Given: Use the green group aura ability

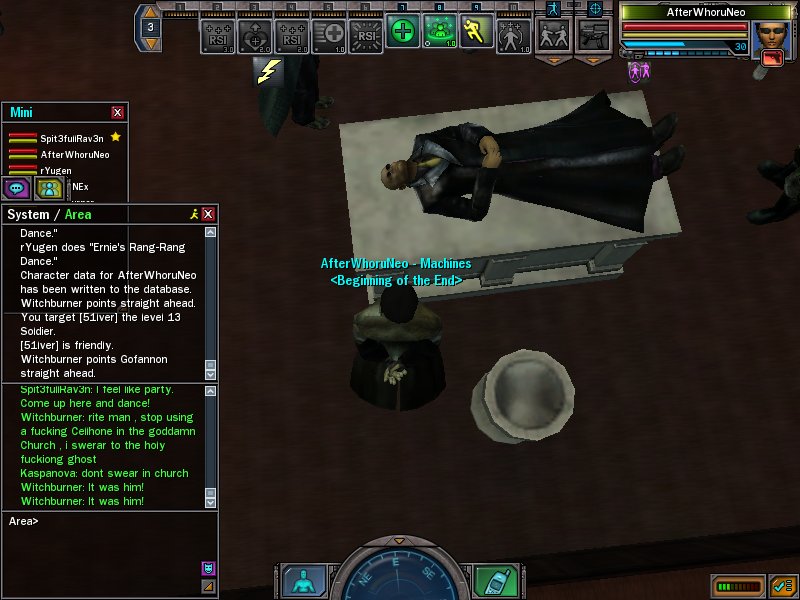Looking at the screenshot, I should tap(439, 32).
